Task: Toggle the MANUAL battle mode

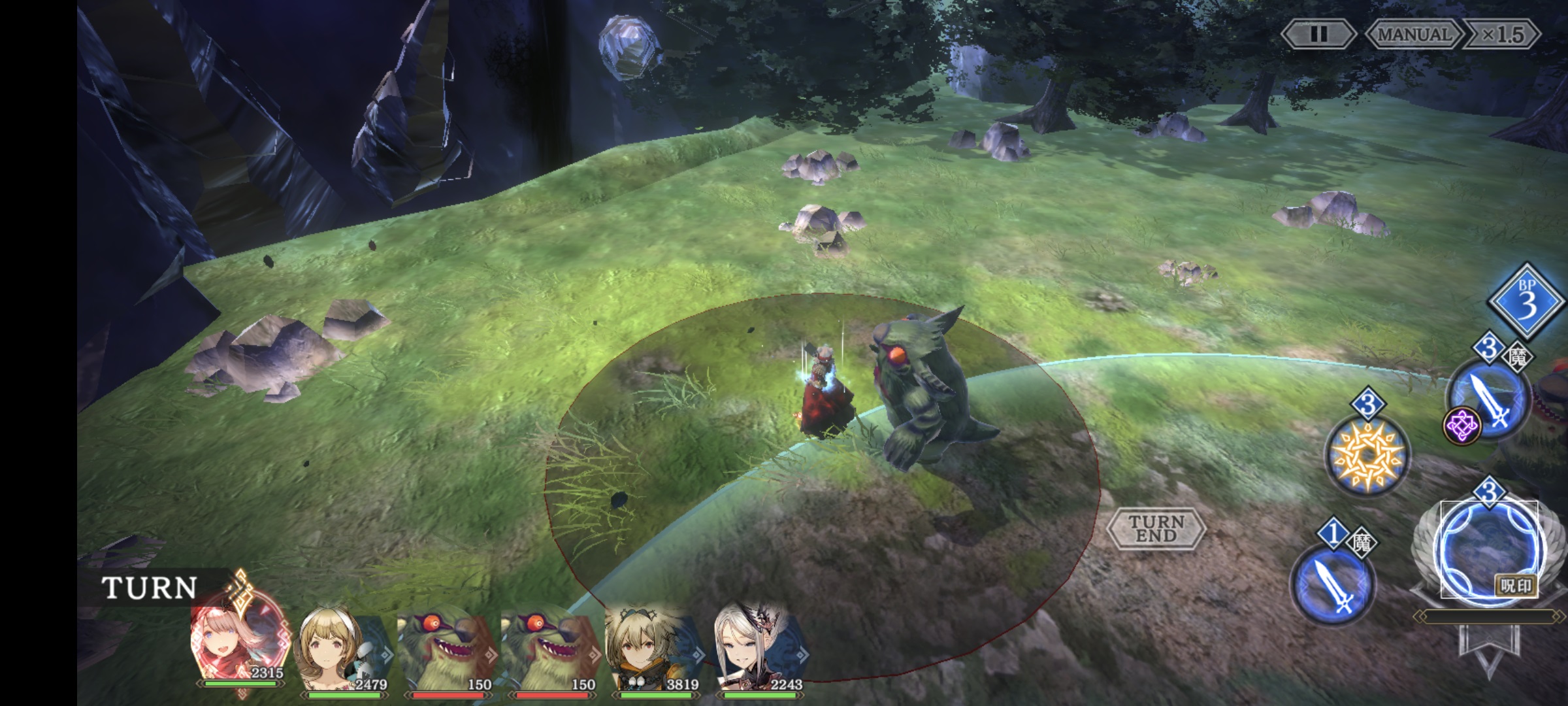Action: click(1413, 34)
